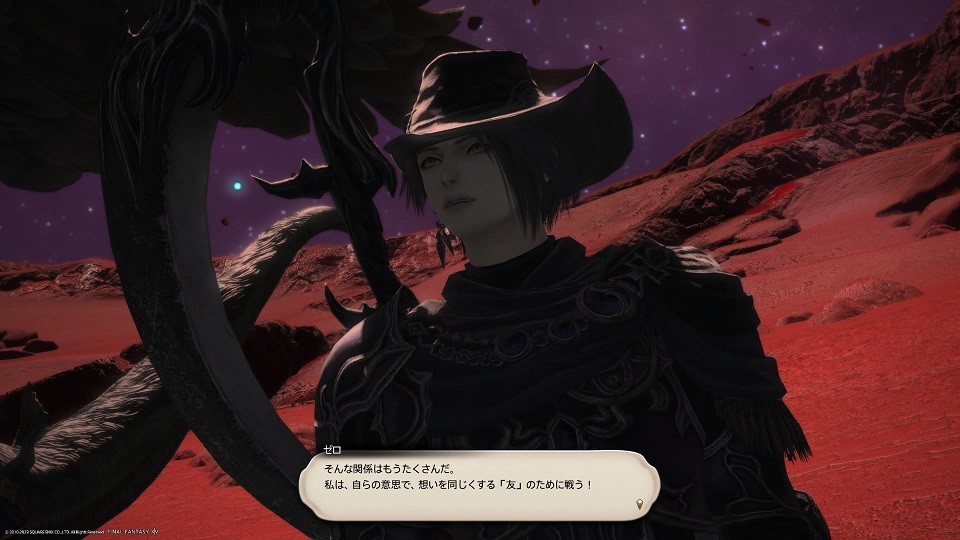960x540 pixels.
Task: Click the yellow dialogue continue indicator
Action: pos(640,503)
